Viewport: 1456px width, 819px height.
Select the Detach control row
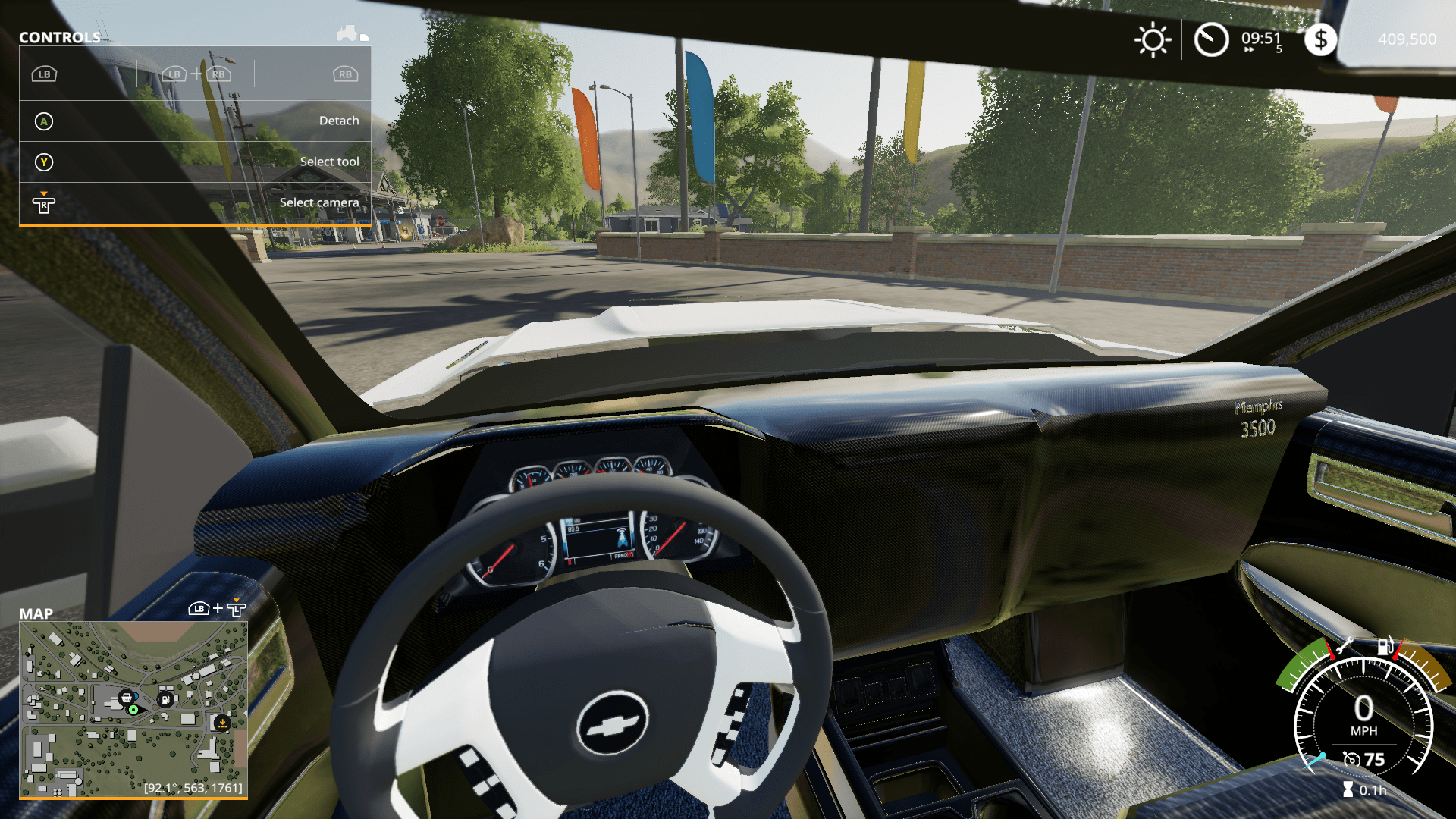click(195, 121)
